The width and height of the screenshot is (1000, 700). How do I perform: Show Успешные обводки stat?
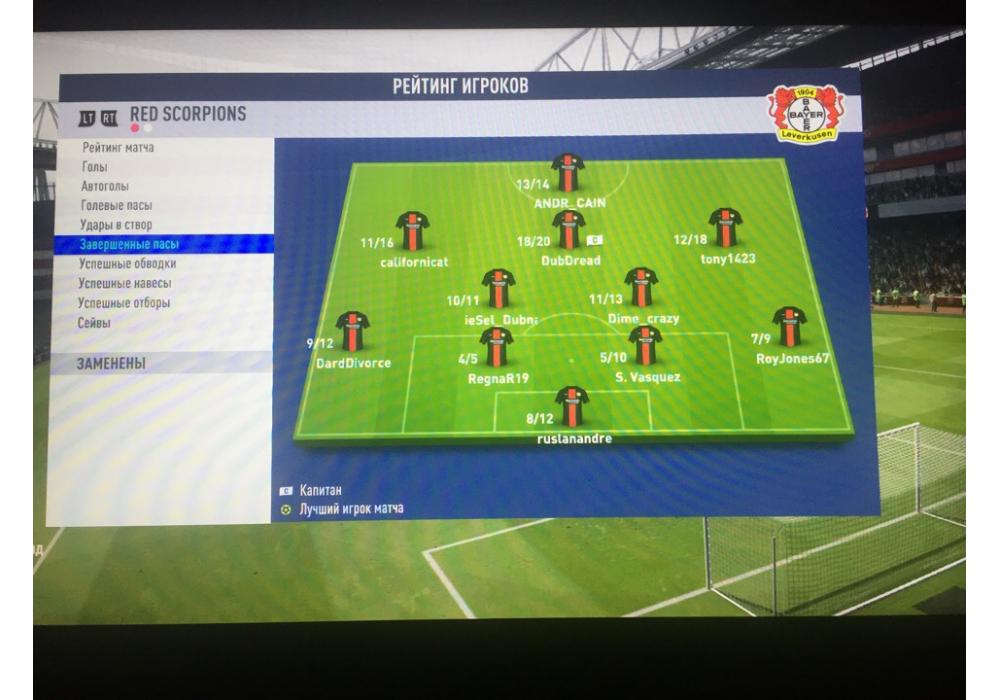127,264
